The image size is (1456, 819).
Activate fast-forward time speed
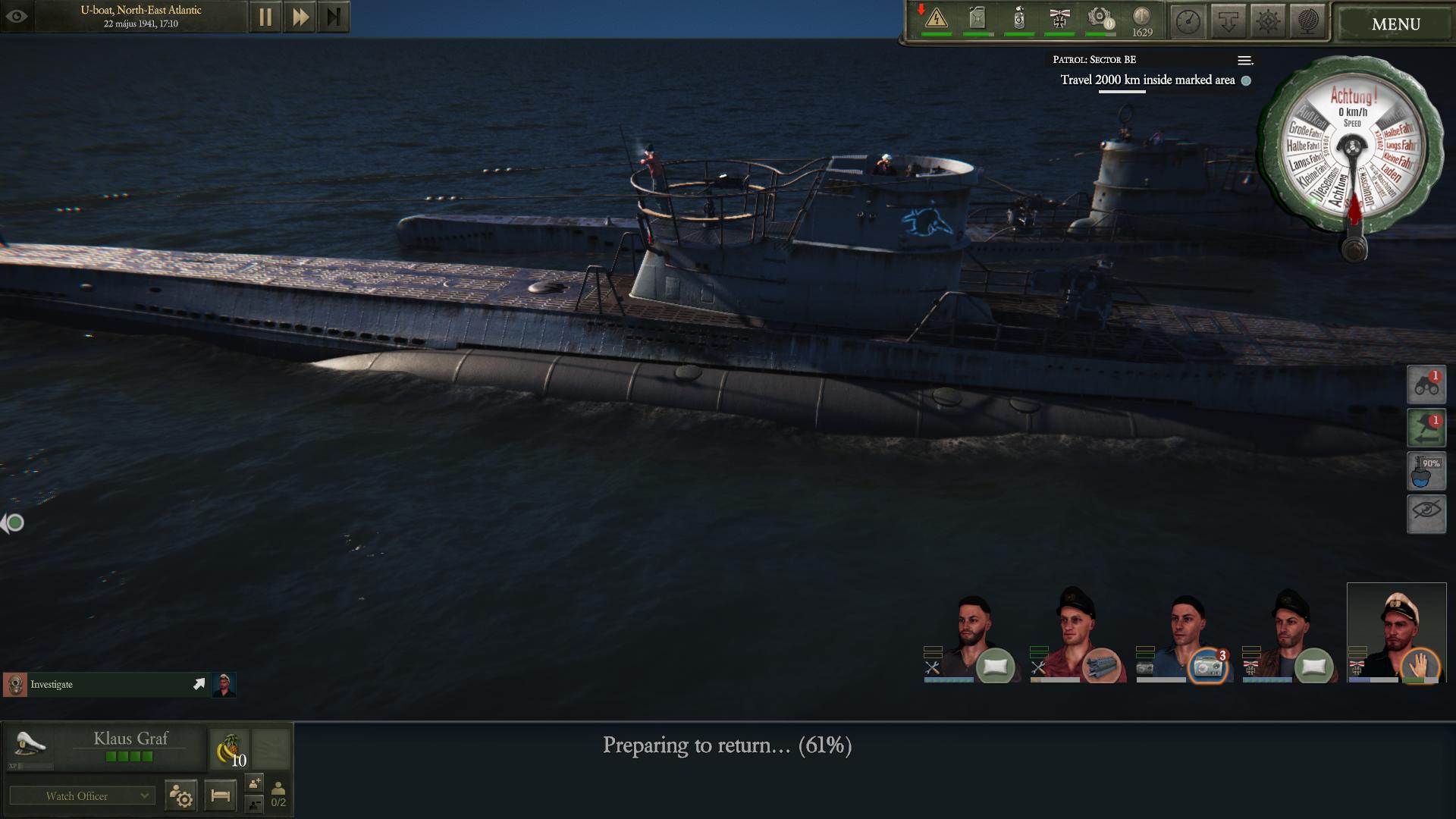(300, 17)
